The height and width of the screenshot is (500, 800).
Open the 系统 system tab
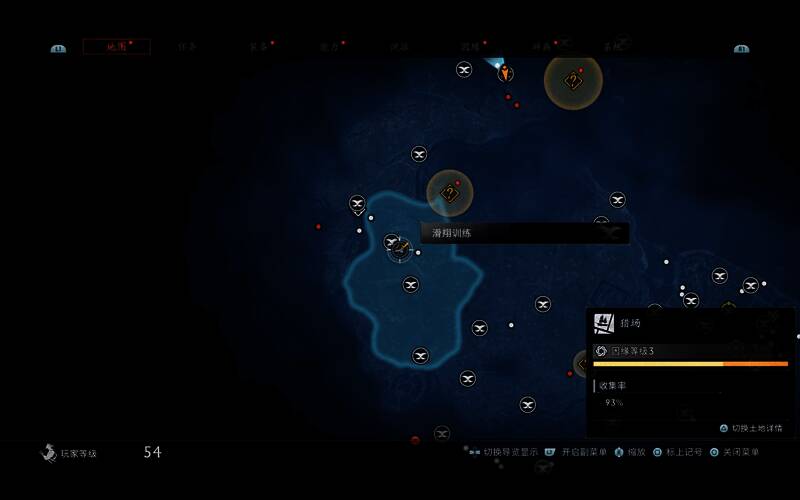tap(611, 47)
